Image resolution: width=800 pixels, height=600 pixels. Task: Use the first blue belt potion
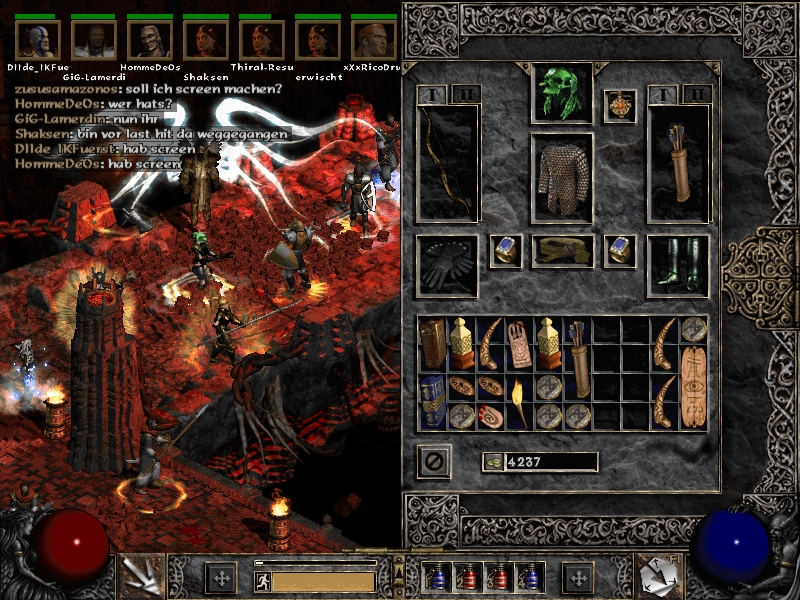click(435, 578)
